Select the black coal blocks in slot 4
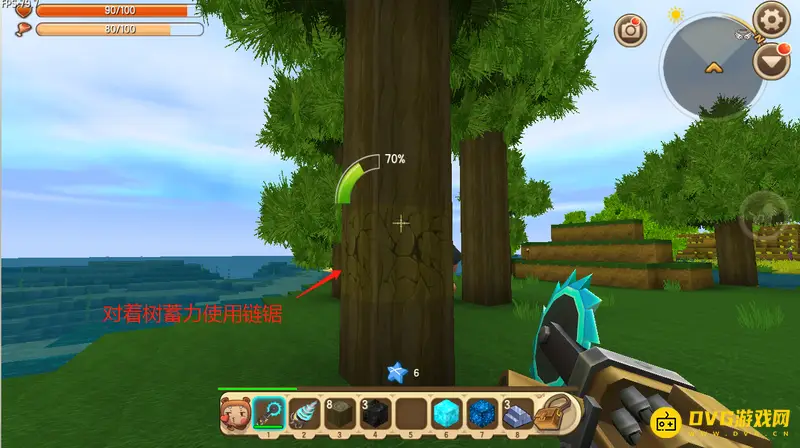This screenshot has height=448, width=800. pos(375,413)
